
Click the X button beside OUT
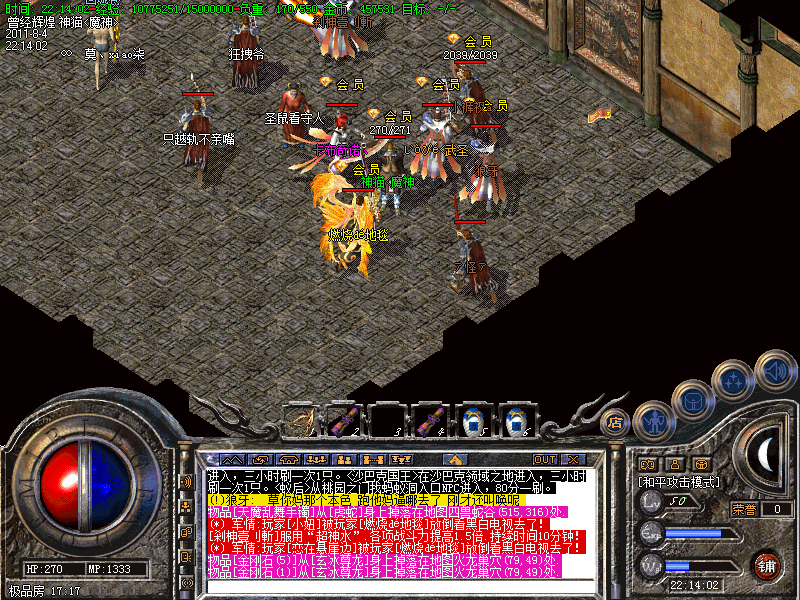pos(574,459)
